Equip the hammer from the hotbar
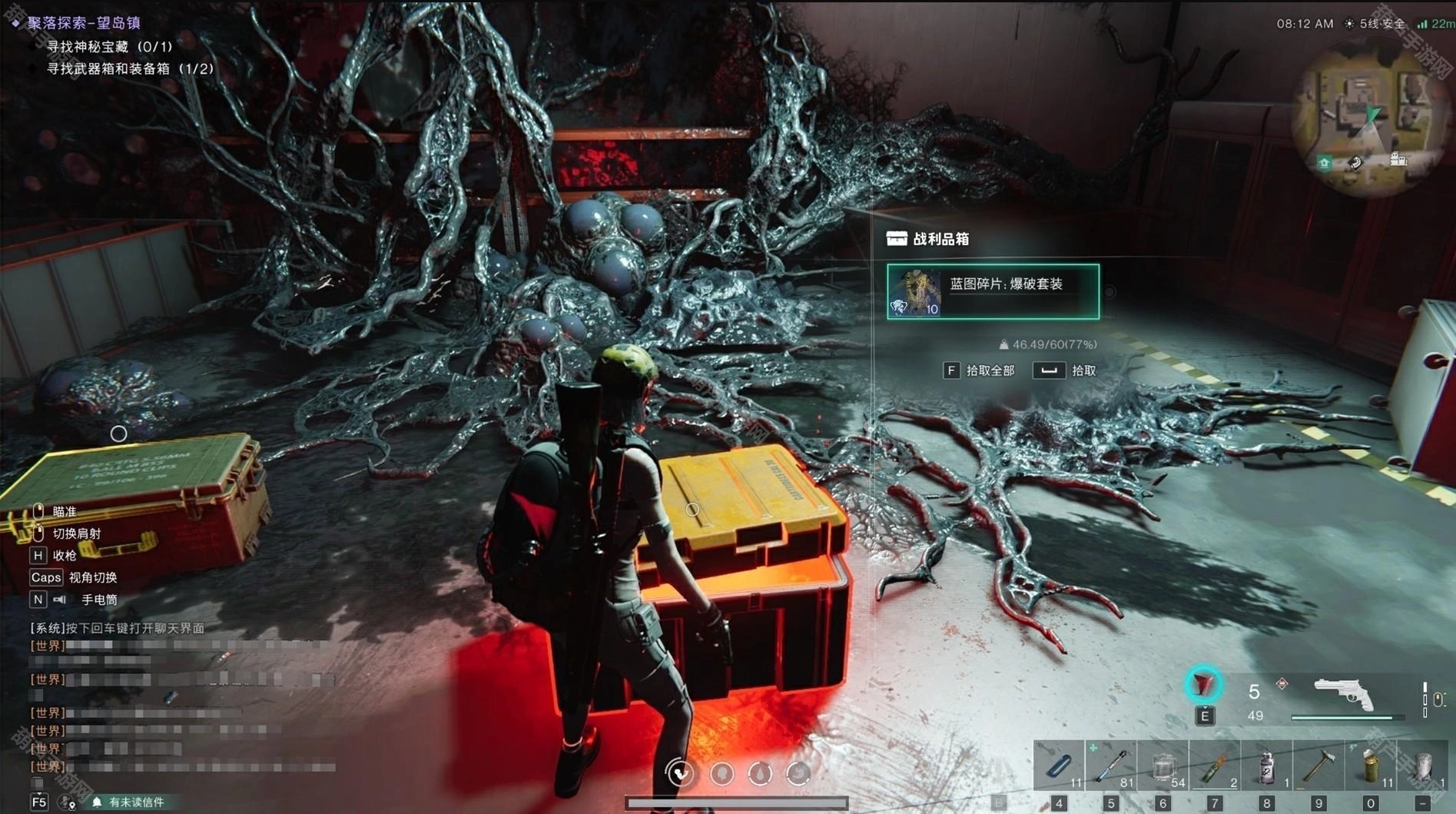1456x814 pixels. (x=1318, y=766)
